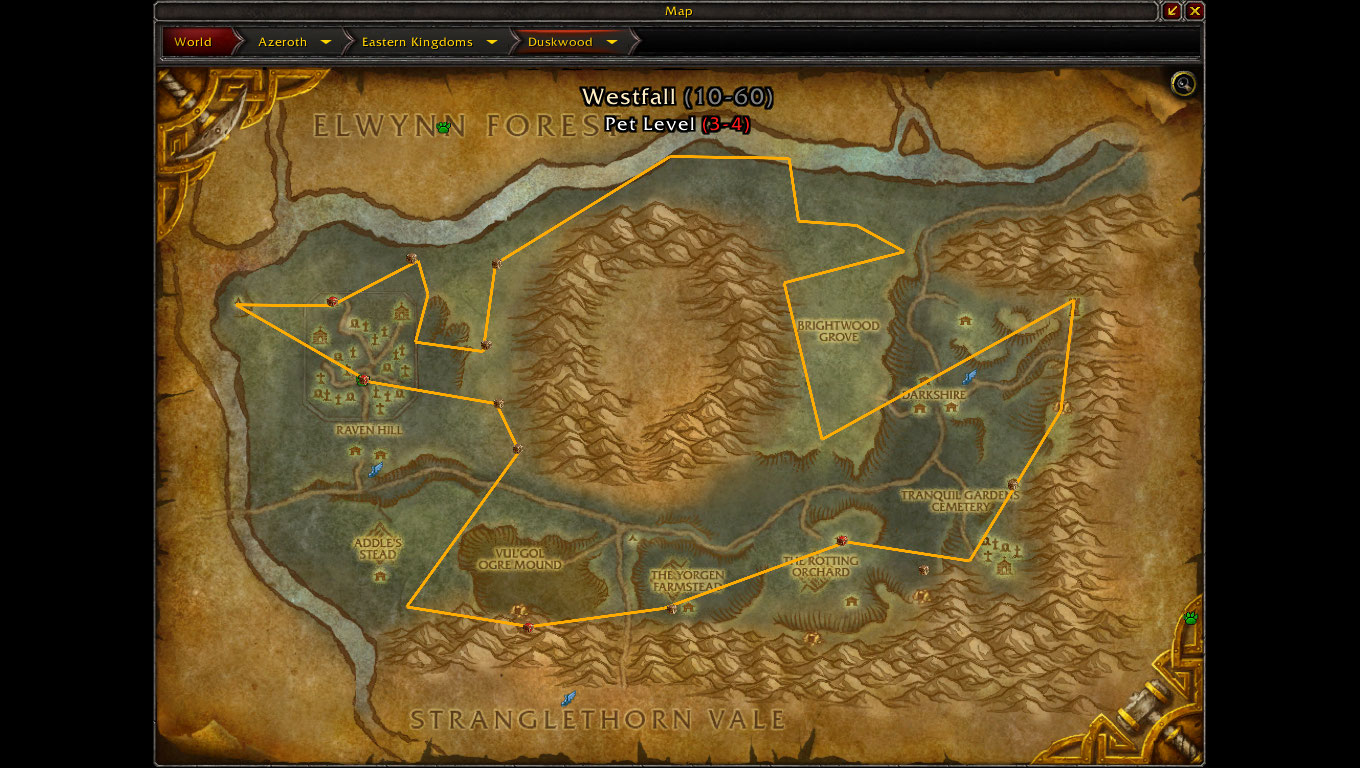Click the Duskwood breadcrumb label
This screenshot has height=768, width=1360.
click(560, 42)
